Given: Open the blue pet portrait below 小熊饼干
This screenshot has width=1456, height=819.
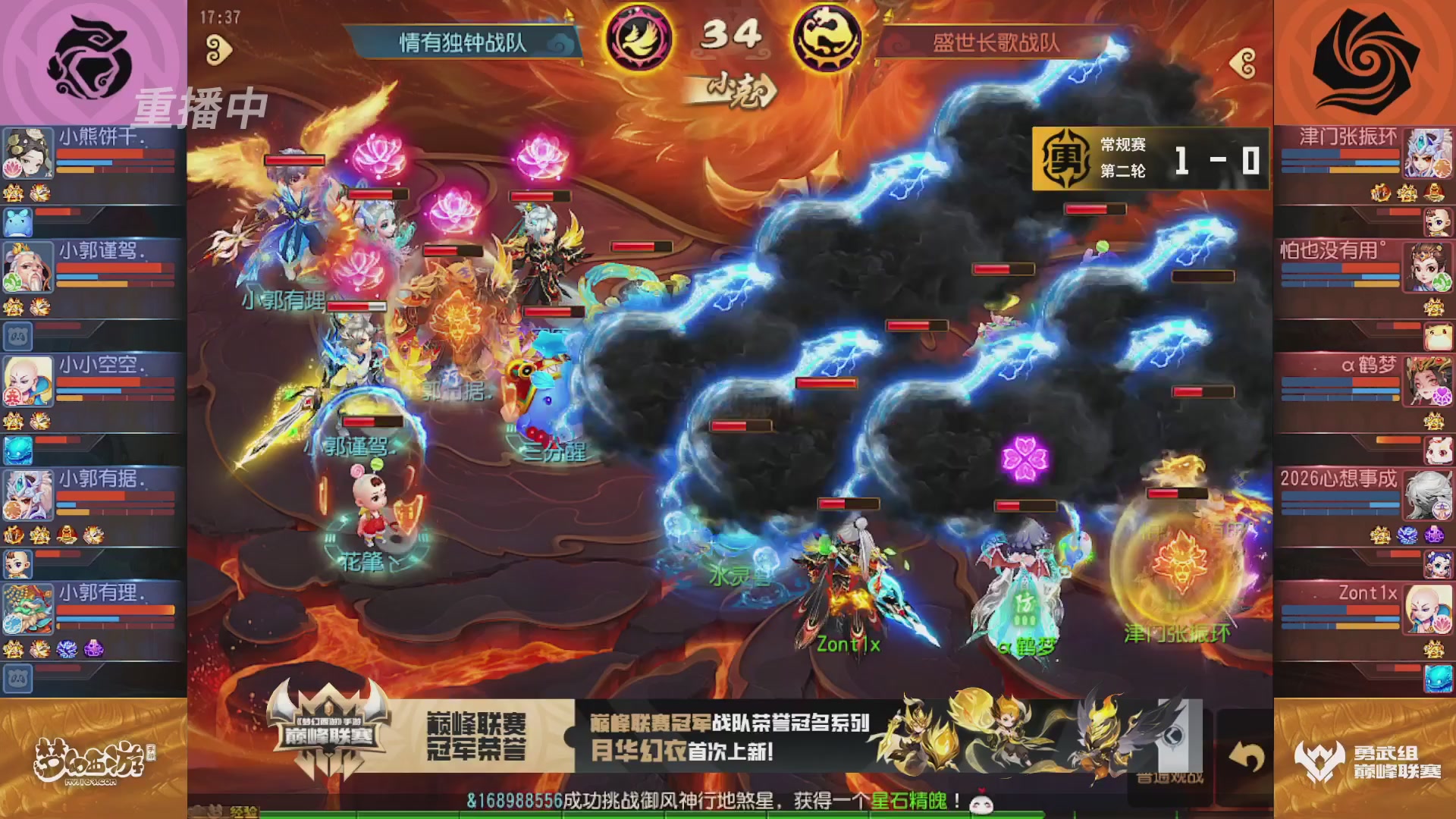Looking at the screenshot, I should click(x=28, y=220).
